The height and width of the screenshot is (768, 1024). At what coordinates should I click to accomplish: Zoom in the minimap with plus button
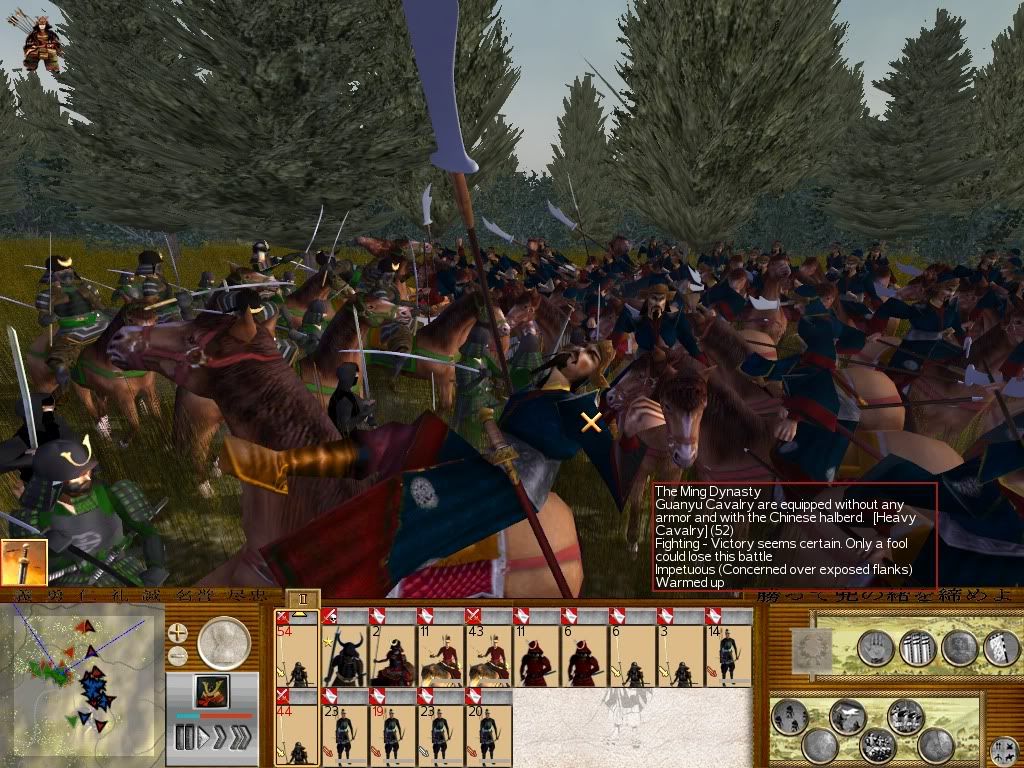178,633
